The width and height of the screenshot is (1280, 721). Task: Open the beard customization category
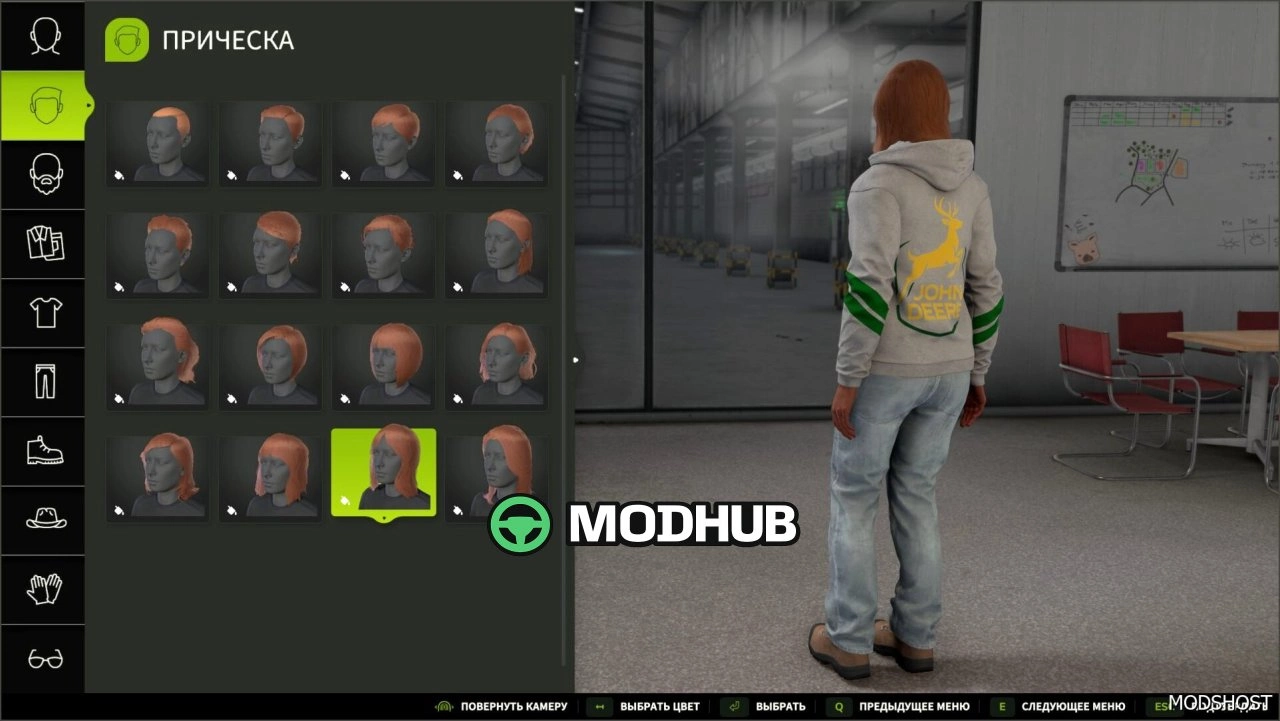(43, 174)
